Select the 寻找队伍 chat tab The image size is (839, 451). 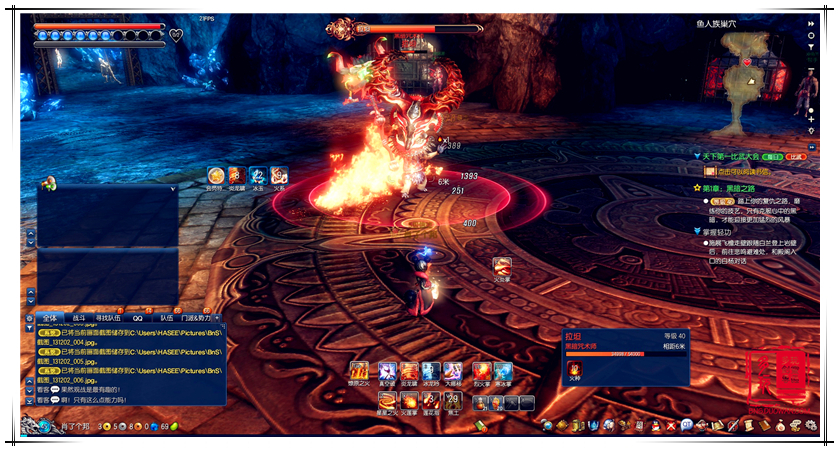click(110, 318)
